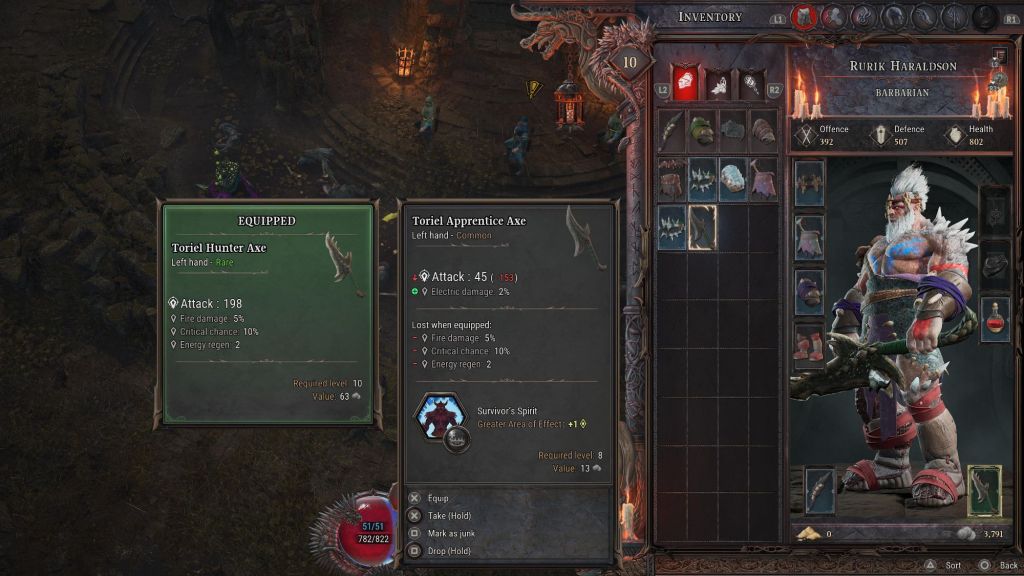Click the Sort label at the bottom

(953, 565)
